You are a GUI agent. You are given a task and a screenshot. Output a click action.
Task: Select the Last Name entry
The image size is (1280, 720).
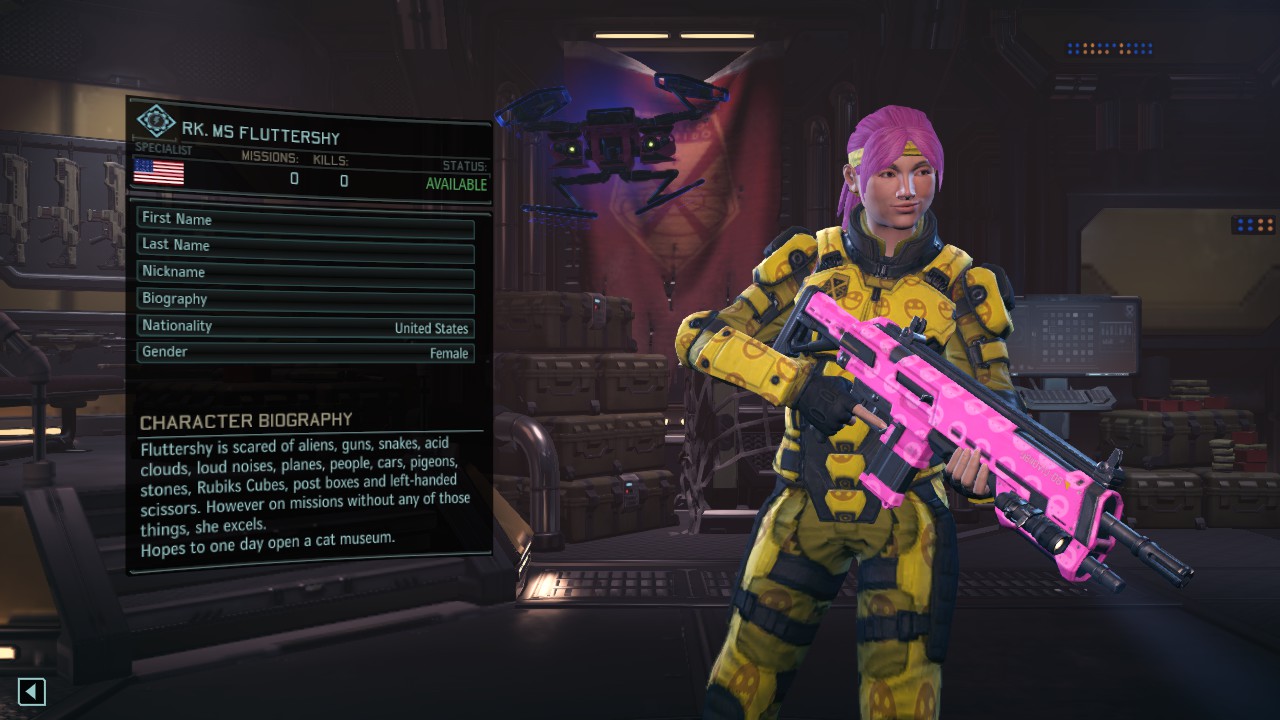[x=305, y=245]
